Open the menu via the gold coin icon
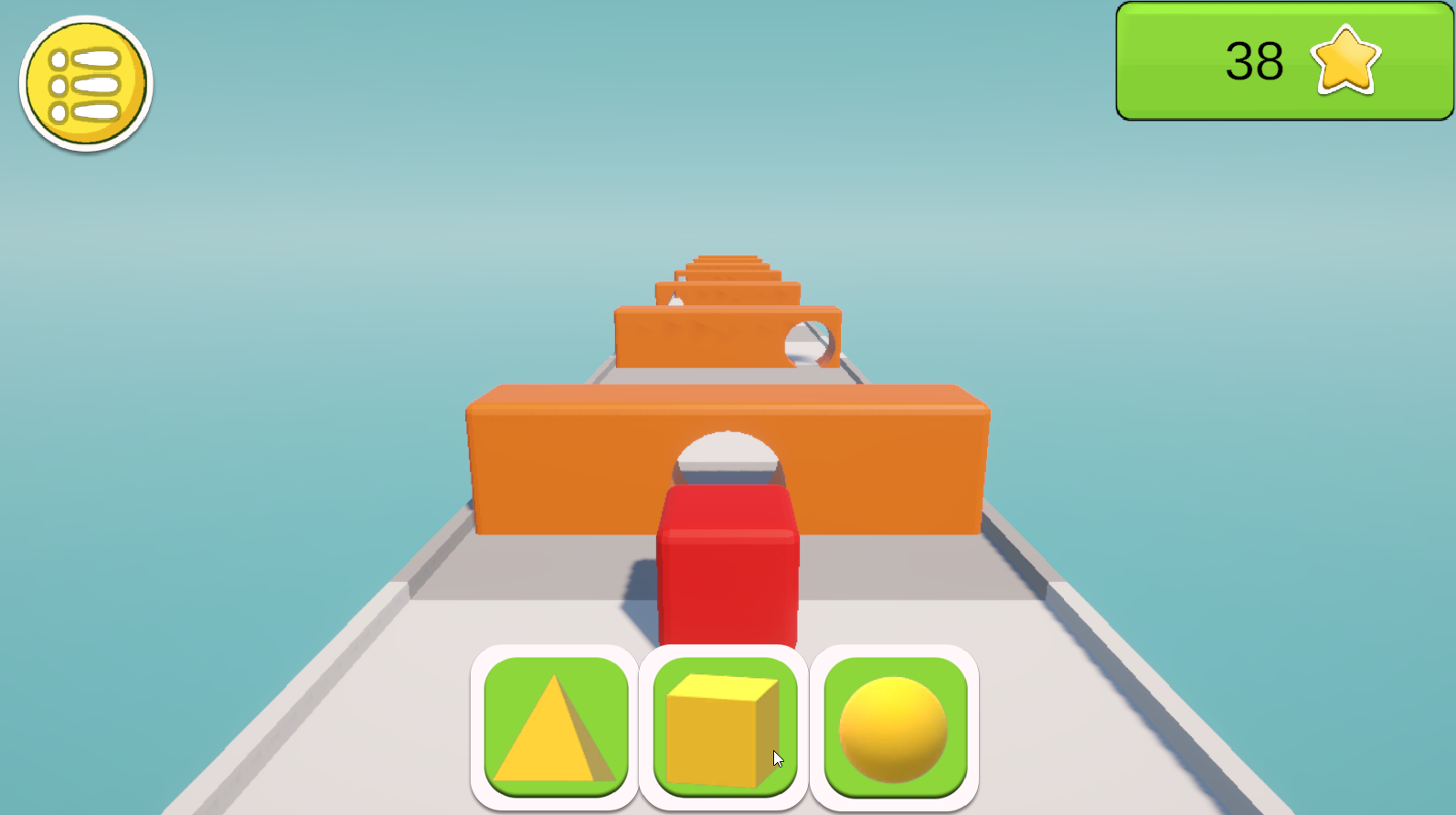This screenshot has height=815, width=1456. point(83,81)
